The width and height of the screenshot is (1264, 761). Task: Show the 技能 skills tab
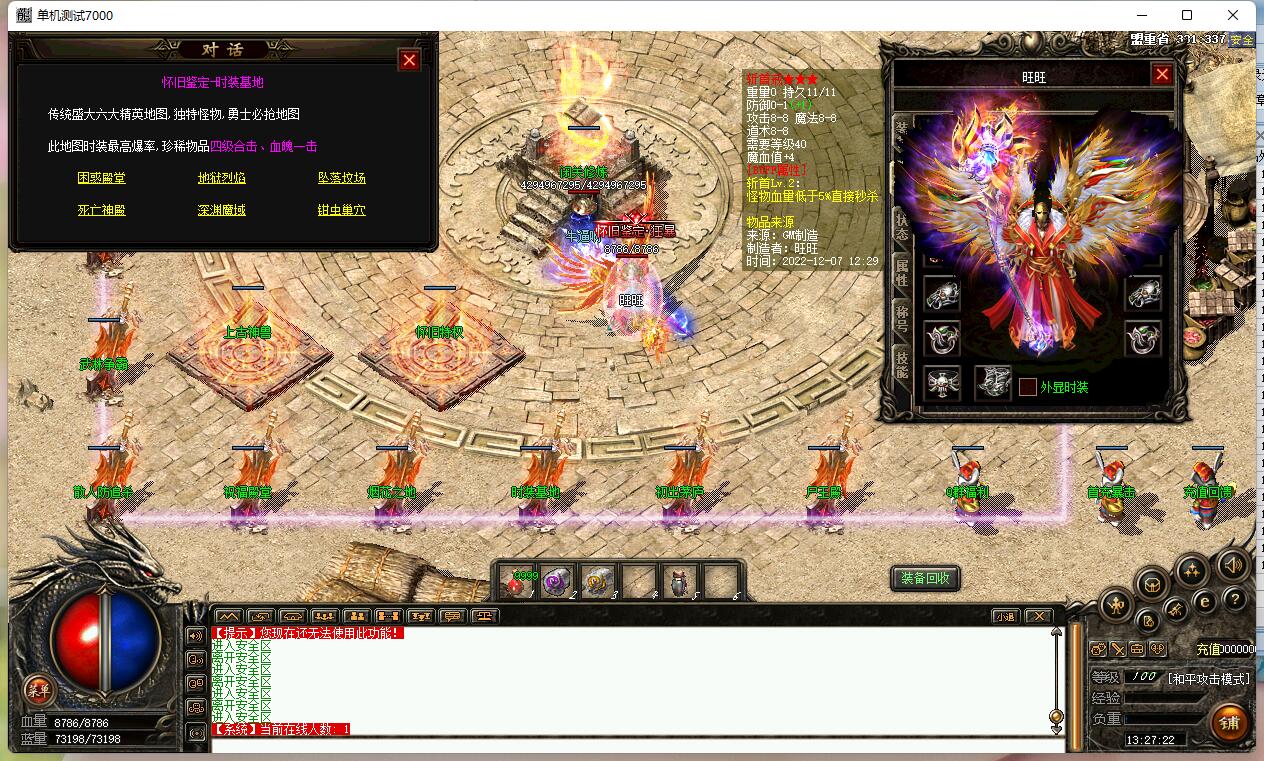pyautogui.click(x=901, y=364)
